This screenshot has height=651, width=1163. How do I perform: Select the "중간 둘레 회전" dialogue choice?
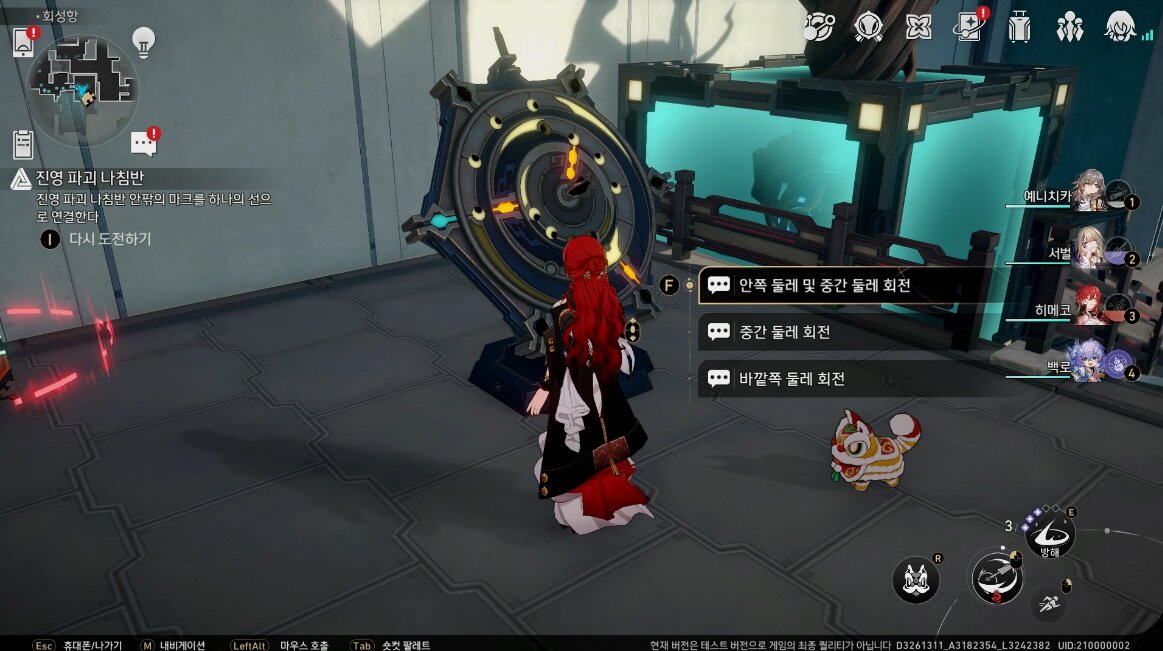[x=845, y=332]
